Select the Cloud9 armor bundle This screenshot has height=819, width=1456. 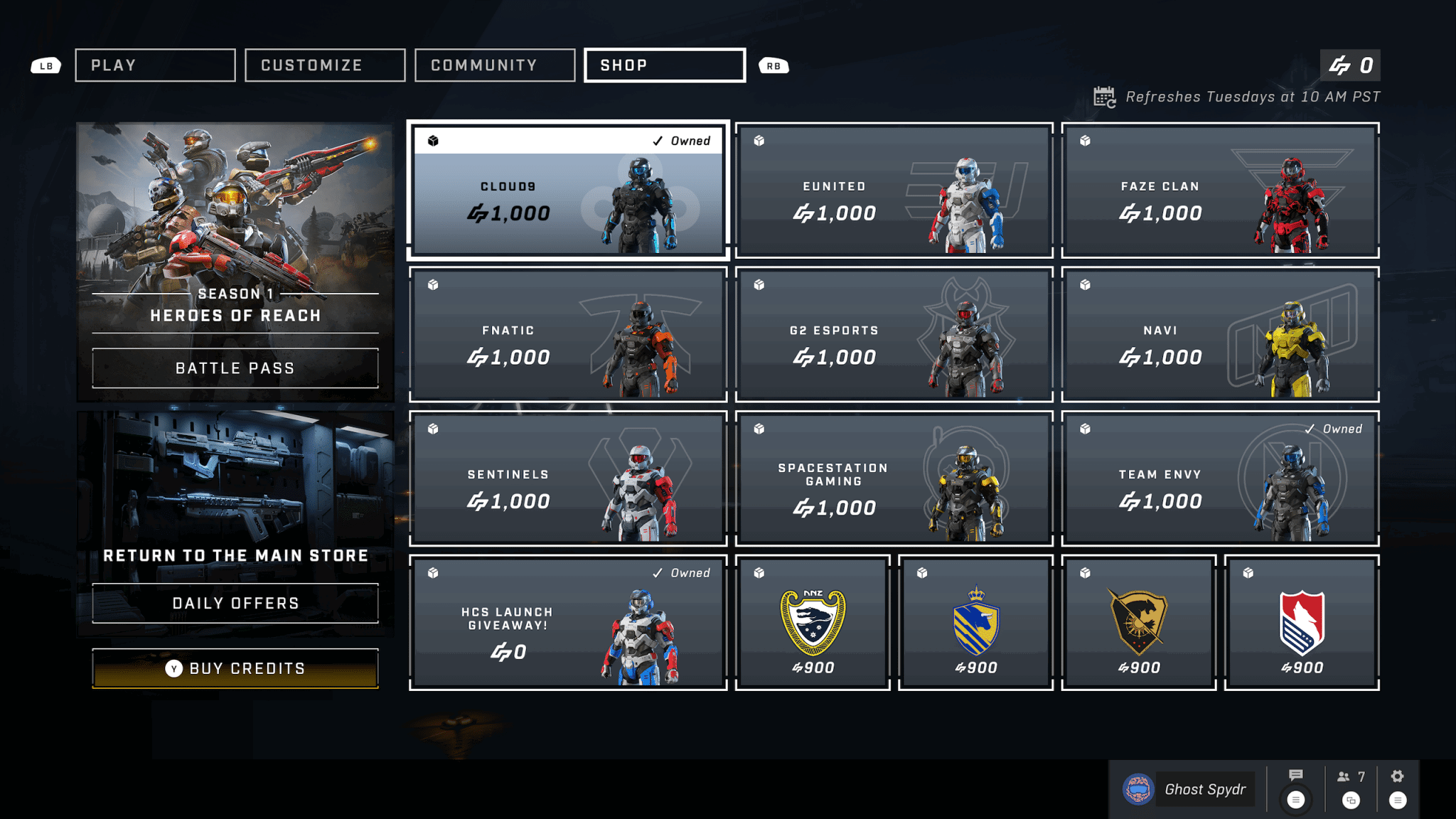(568, 191)
